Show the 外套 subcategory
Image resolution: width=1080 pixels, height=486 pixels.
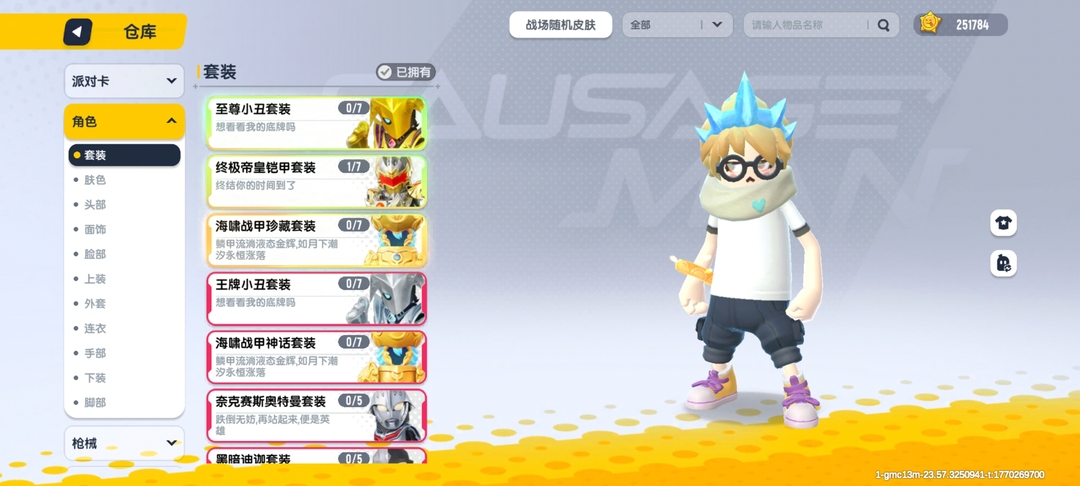[95, 304]
